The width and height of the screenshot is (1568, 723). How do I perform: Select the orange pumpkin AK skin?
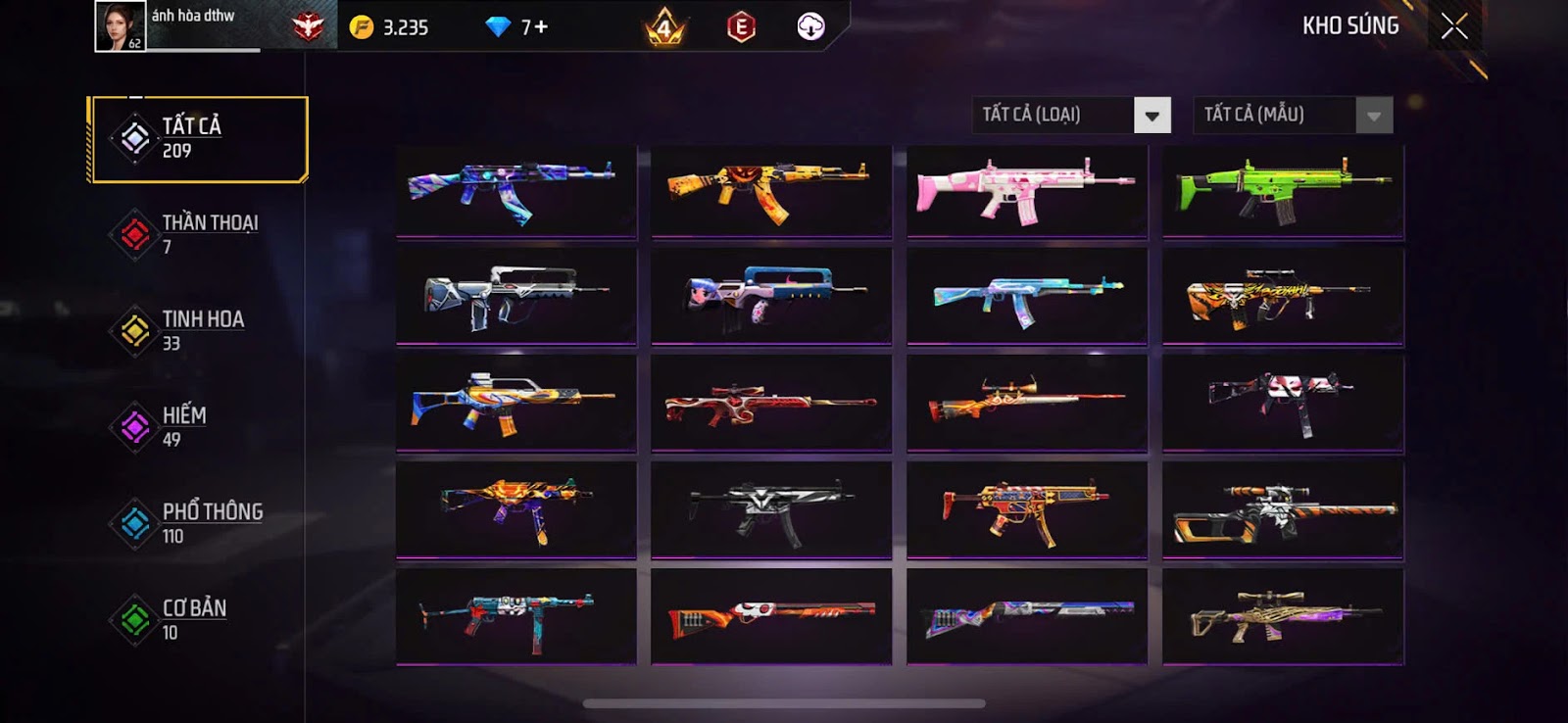pos(771,191)
